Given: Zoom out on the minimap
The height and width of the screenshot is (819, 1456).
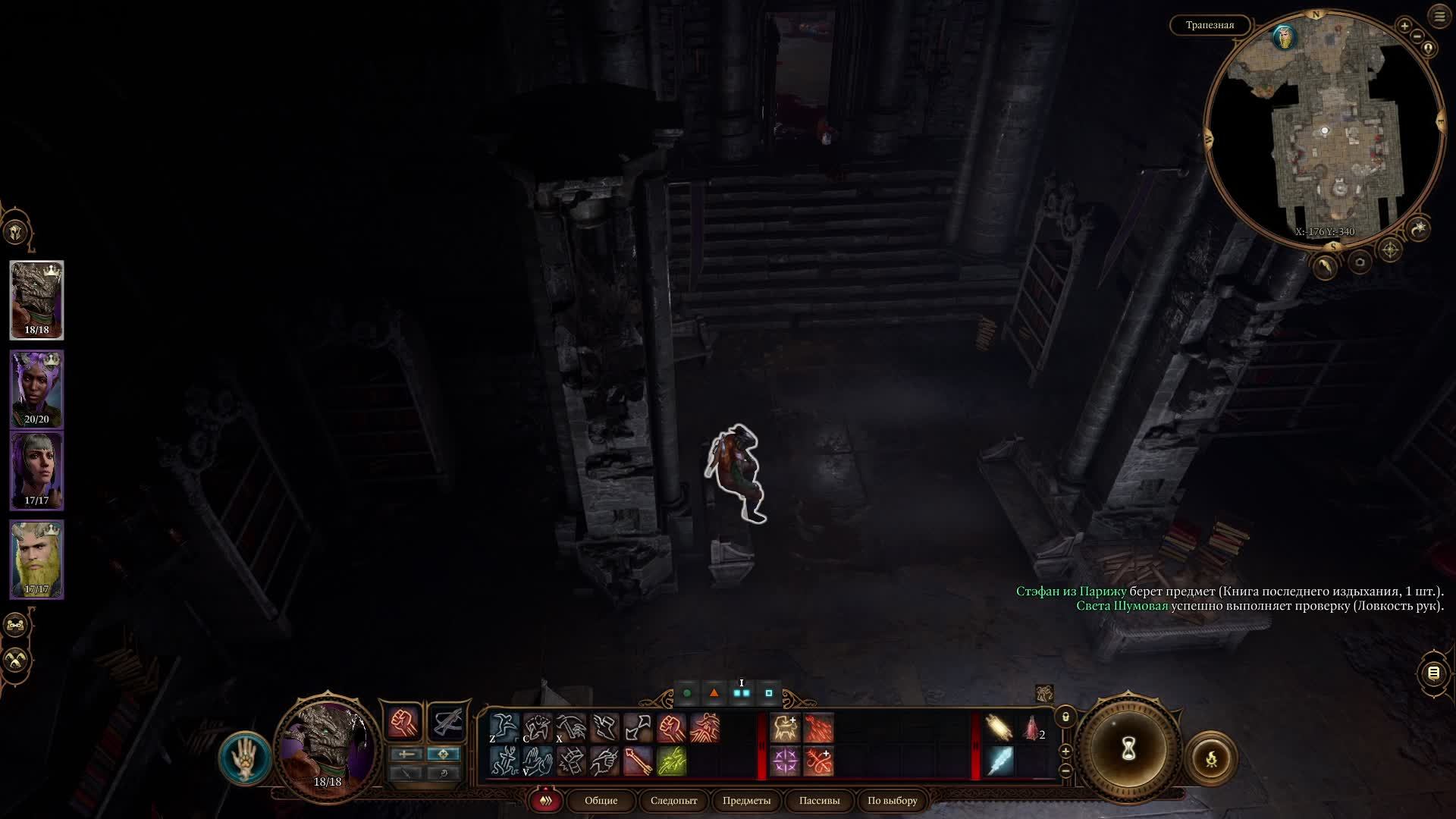Looking at the screenshot, I should point(1417,36).
